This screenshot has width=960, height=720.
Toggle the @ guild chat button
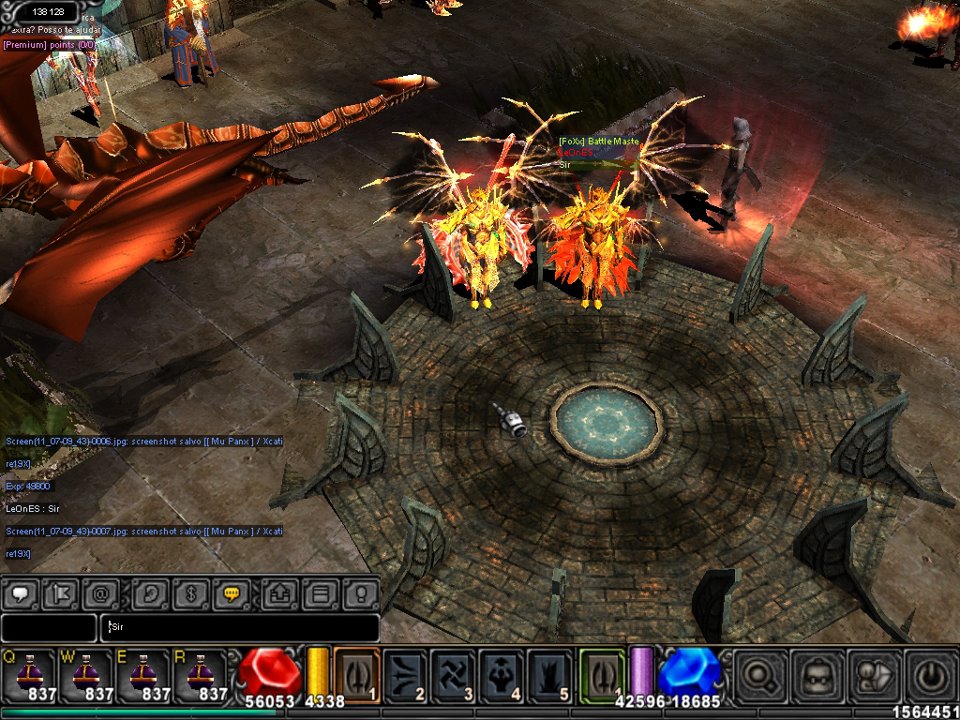tap(100, 594)
